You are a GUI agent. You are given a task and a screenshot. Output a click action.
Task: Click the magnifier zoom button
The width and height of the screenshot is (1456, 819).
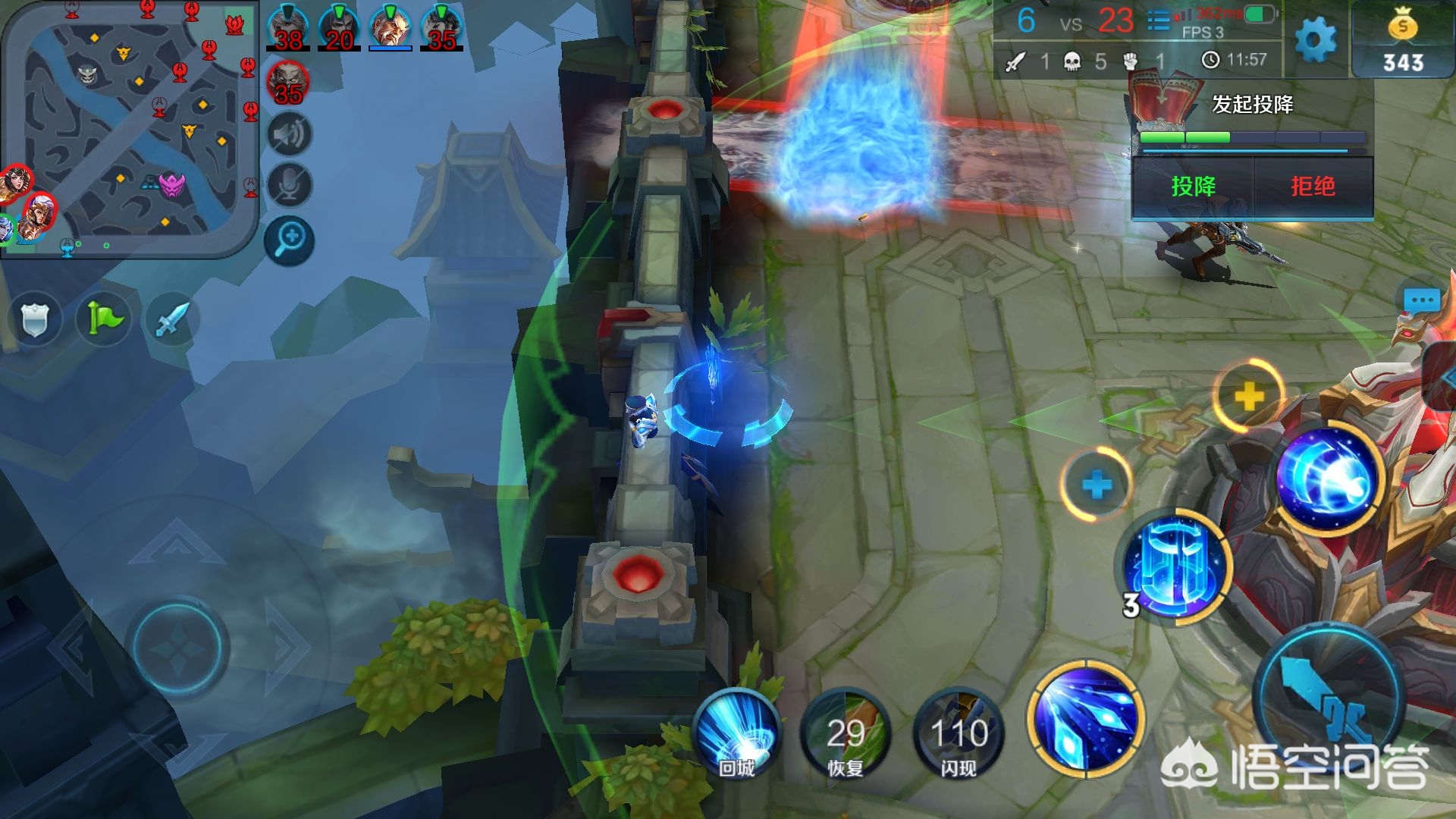[x=289, y=240]
